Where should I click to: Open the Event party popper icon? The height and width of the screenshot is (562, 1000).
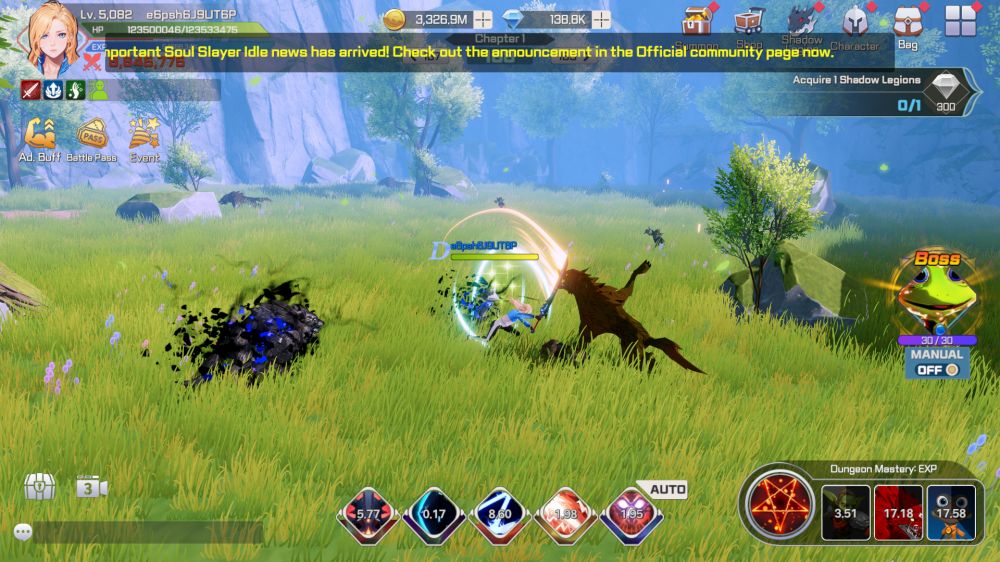click(x=144, y=135)
